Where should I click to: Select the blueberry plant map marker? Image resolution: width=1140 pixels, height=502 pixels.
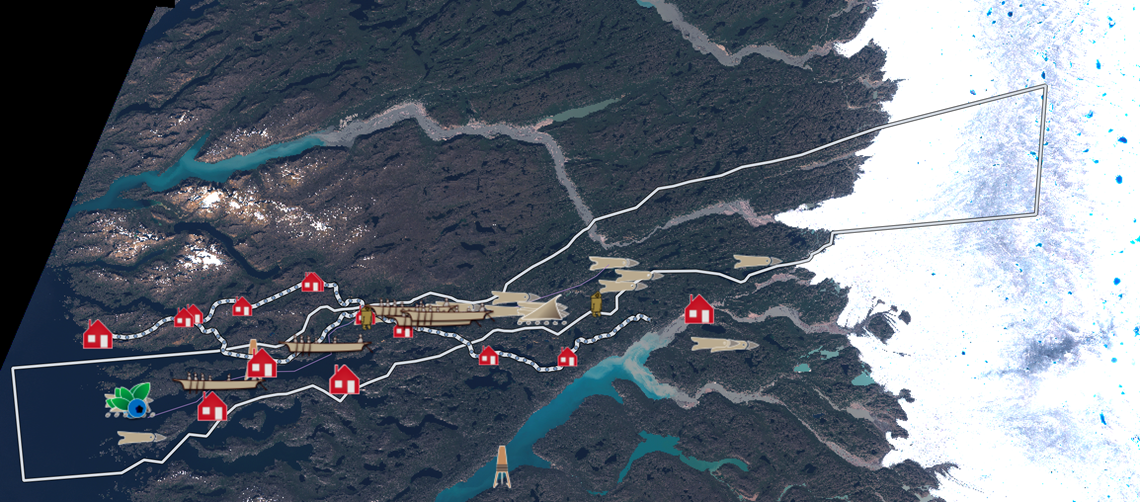129,399
